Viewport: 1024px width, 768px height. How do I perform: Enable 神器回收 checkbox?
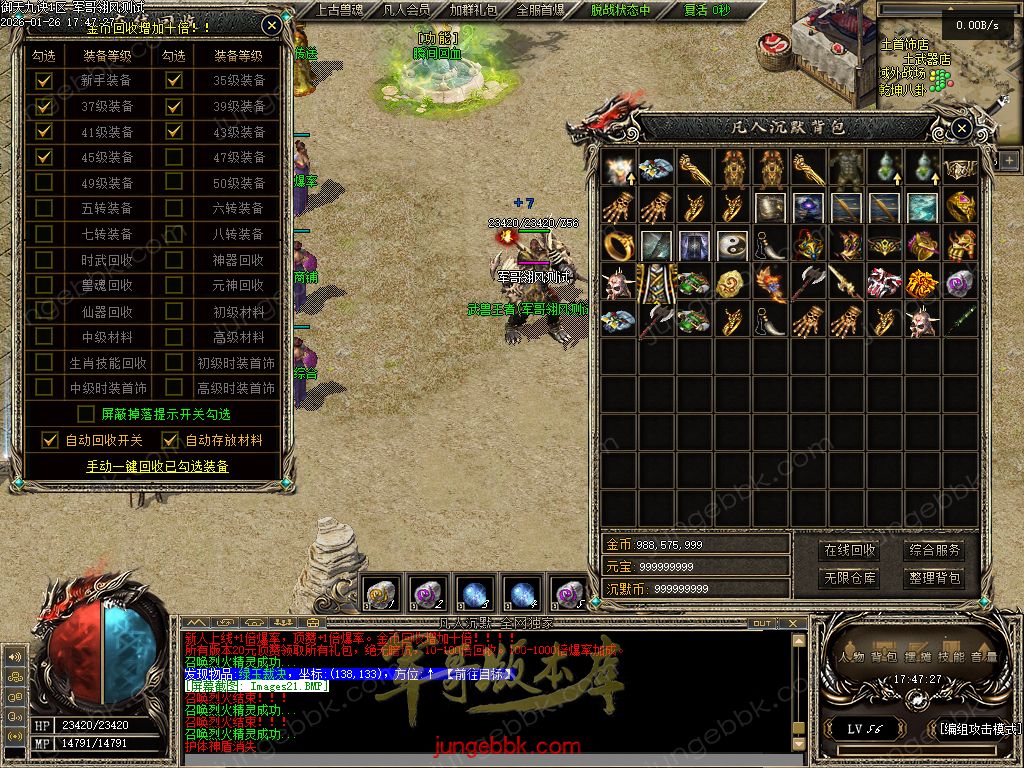(174, 260)
